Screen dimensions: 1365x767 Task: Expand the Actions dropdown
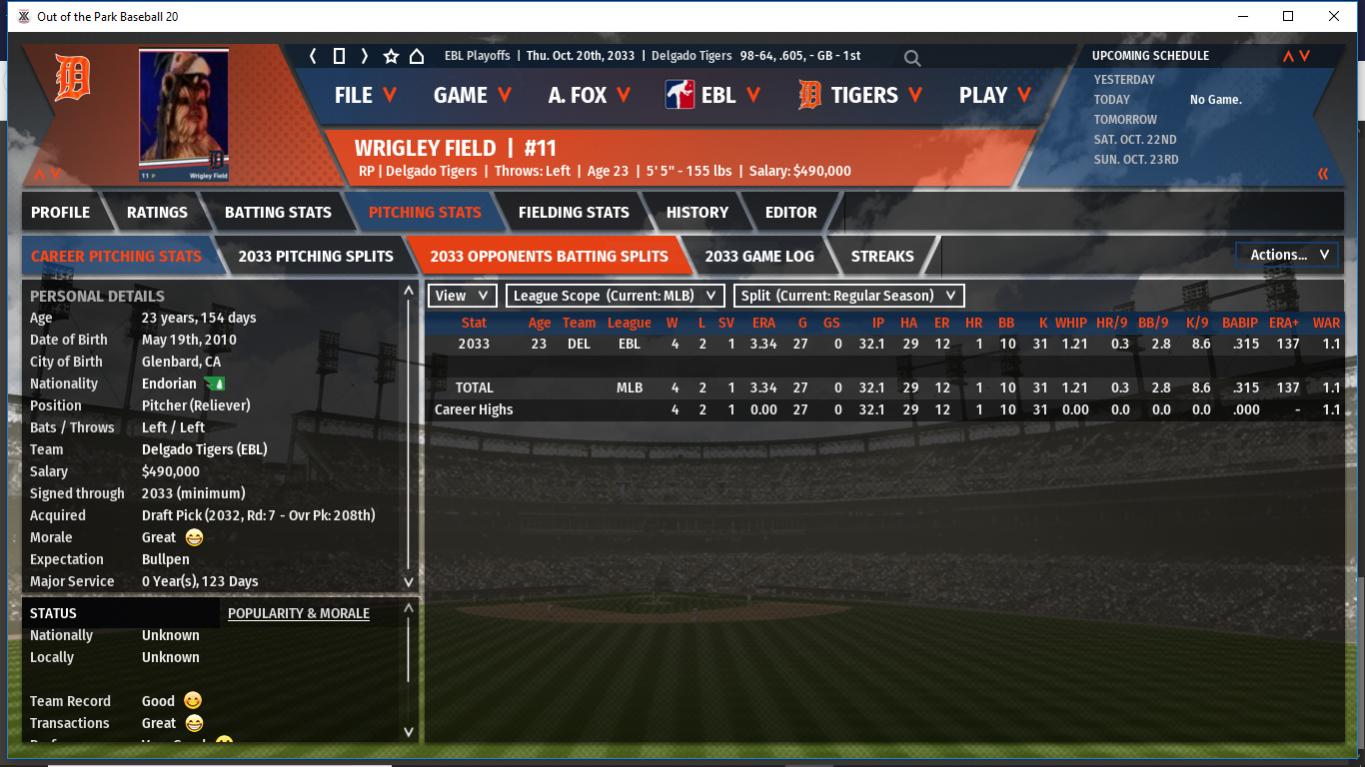(1288, 255)
